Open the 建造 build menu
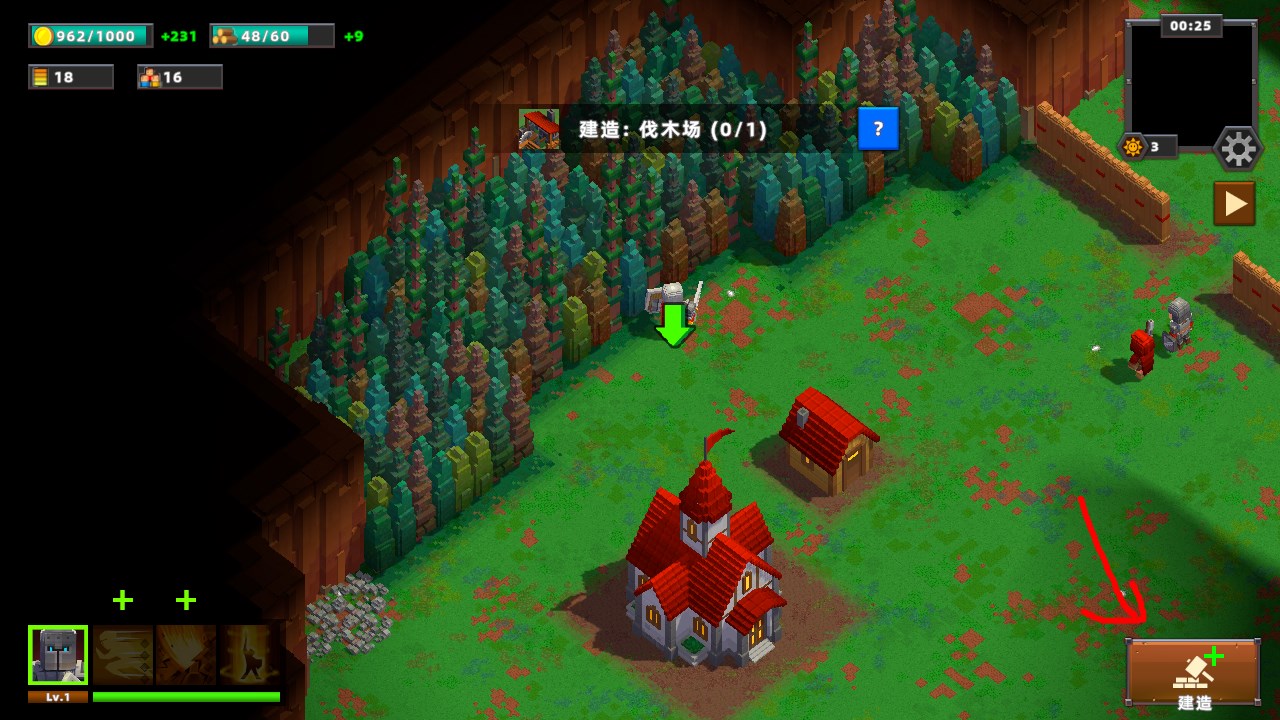 pyautogui.click(x=1193, y=673)
